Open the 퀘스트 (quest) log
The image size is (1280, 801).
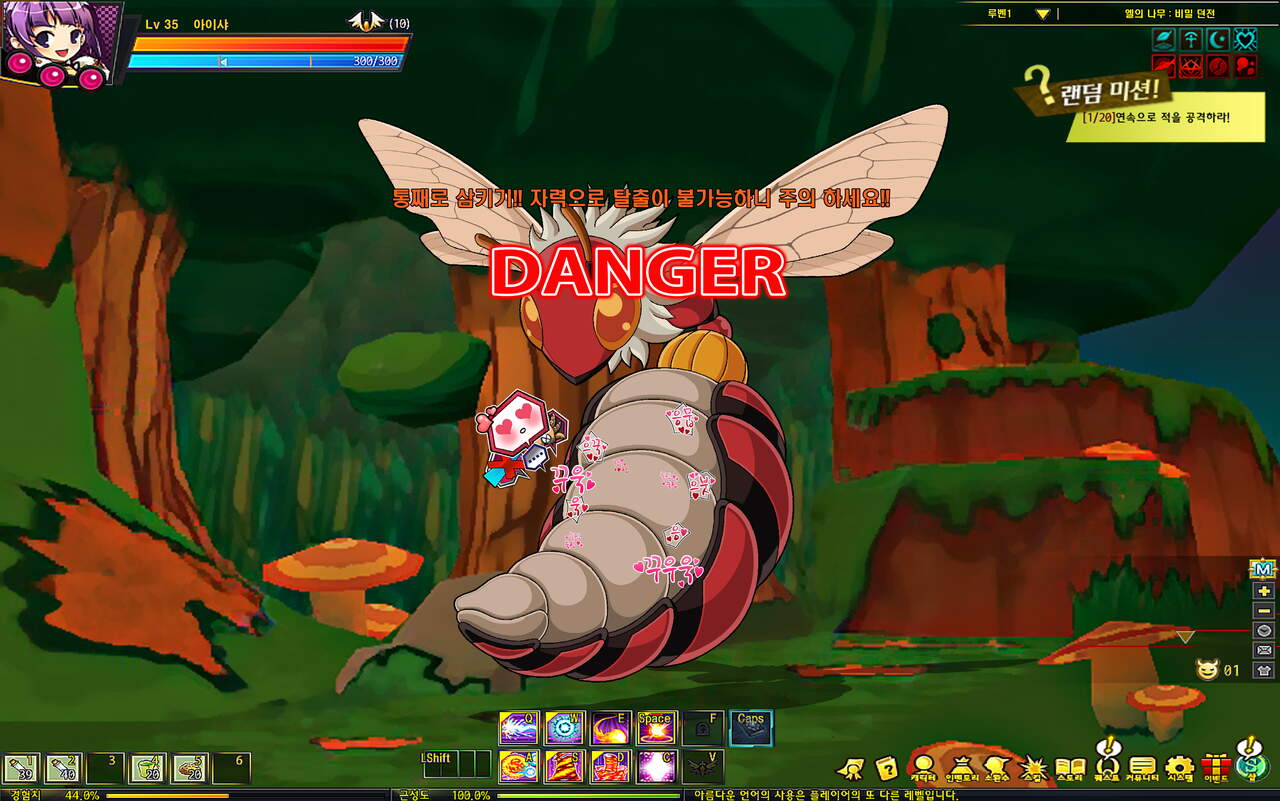click(x=1106, y=766)
